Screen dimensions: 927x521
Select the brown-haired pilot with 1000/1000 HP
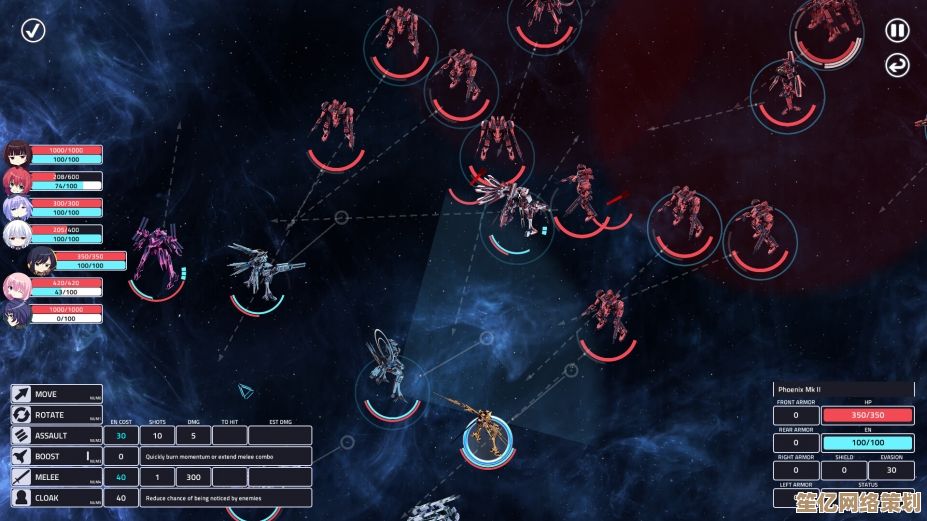tap(16, 154)
